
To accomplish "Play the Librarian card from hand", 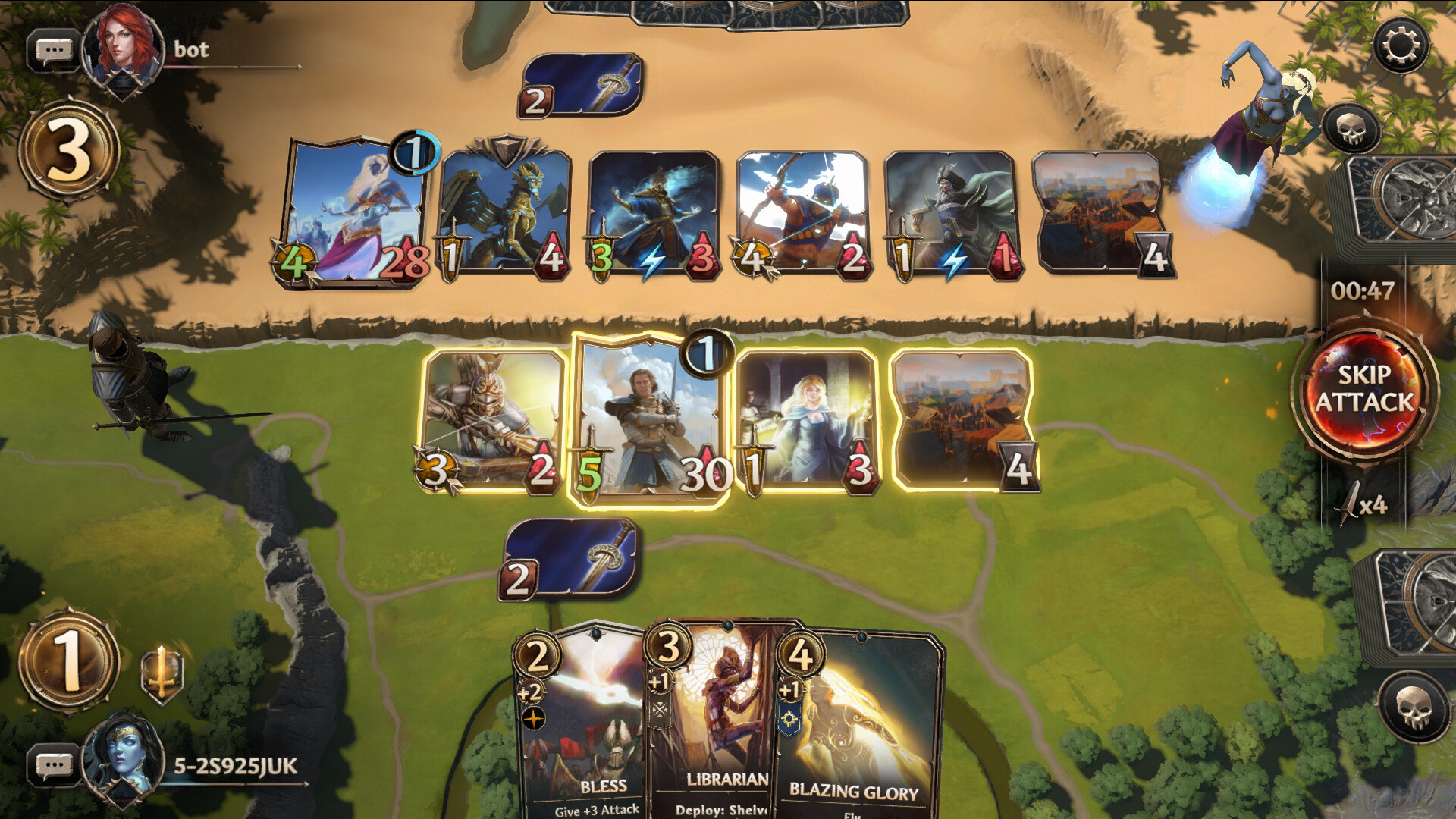I will pos(713,720).
